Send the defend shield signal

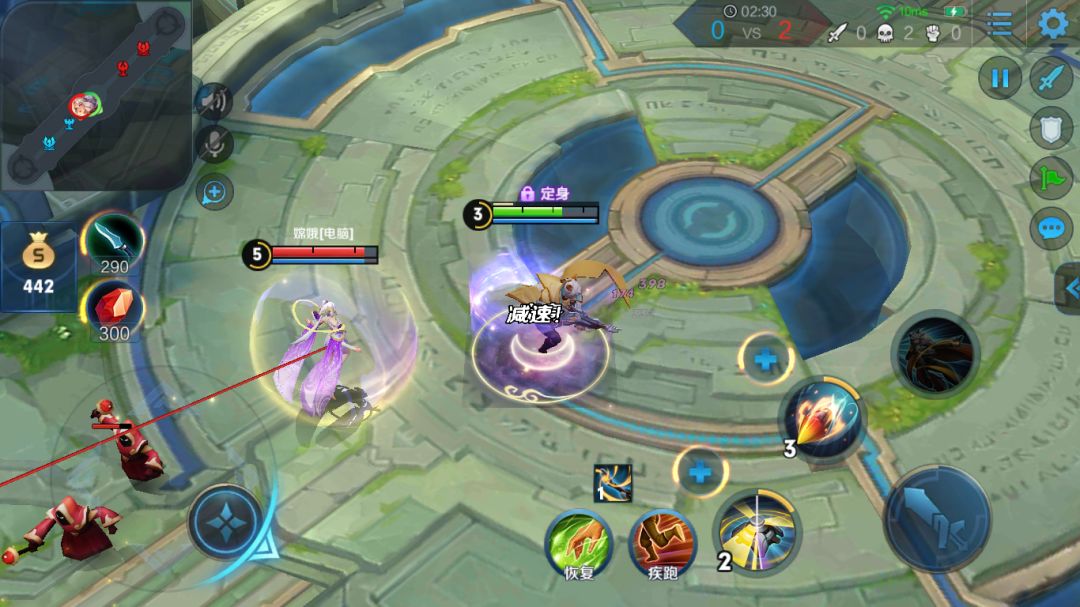pos(1051,128)
